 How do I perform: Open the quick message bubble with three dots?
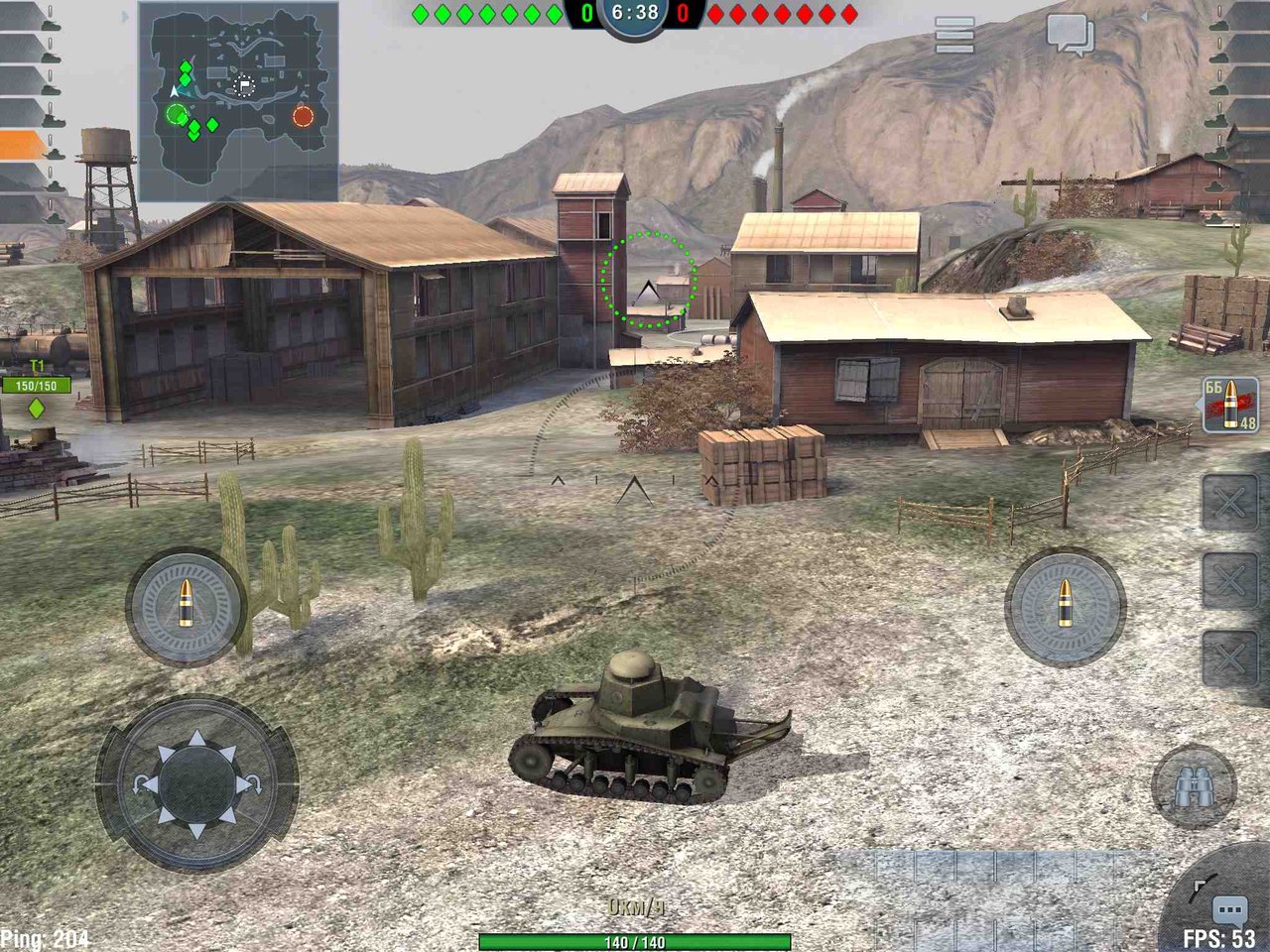coord(1229,910)
